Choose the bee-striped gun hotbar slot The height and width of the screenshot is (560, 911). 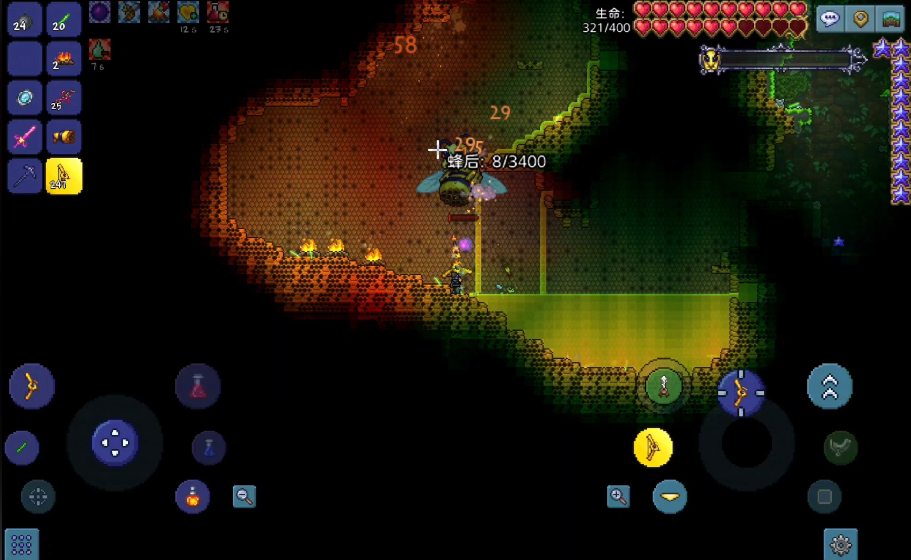click(63, 137)
